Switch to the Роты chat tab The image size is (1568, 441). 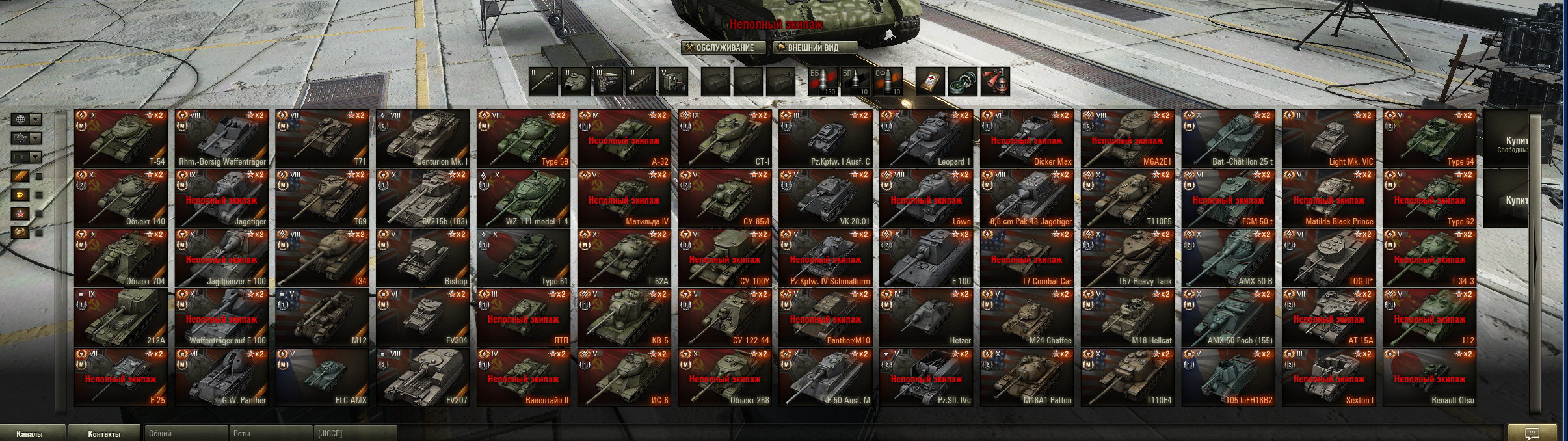tap(269, 434)
